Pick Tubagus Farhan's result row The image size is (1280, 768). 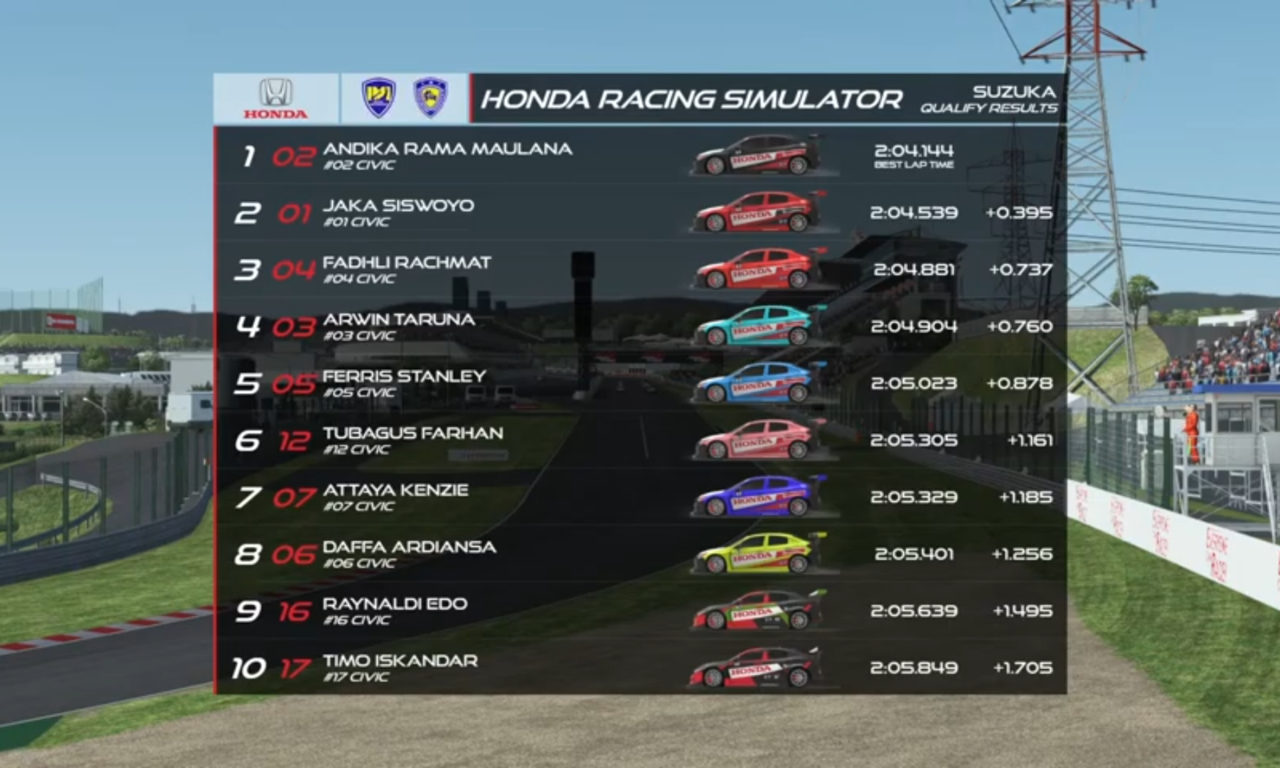coord(640,440)
